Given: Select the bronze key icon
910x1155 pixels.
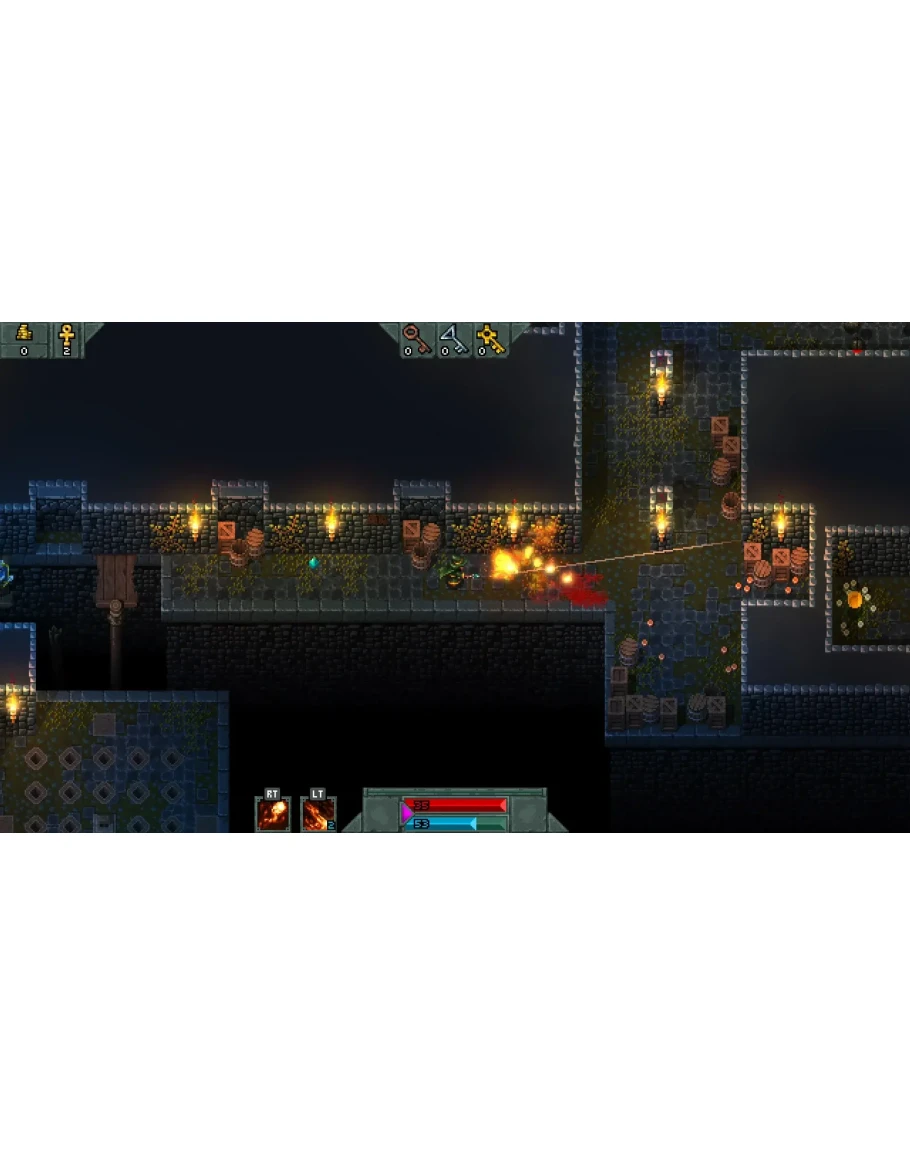Looking at the screenshot, I should click(x=412, y=336).
